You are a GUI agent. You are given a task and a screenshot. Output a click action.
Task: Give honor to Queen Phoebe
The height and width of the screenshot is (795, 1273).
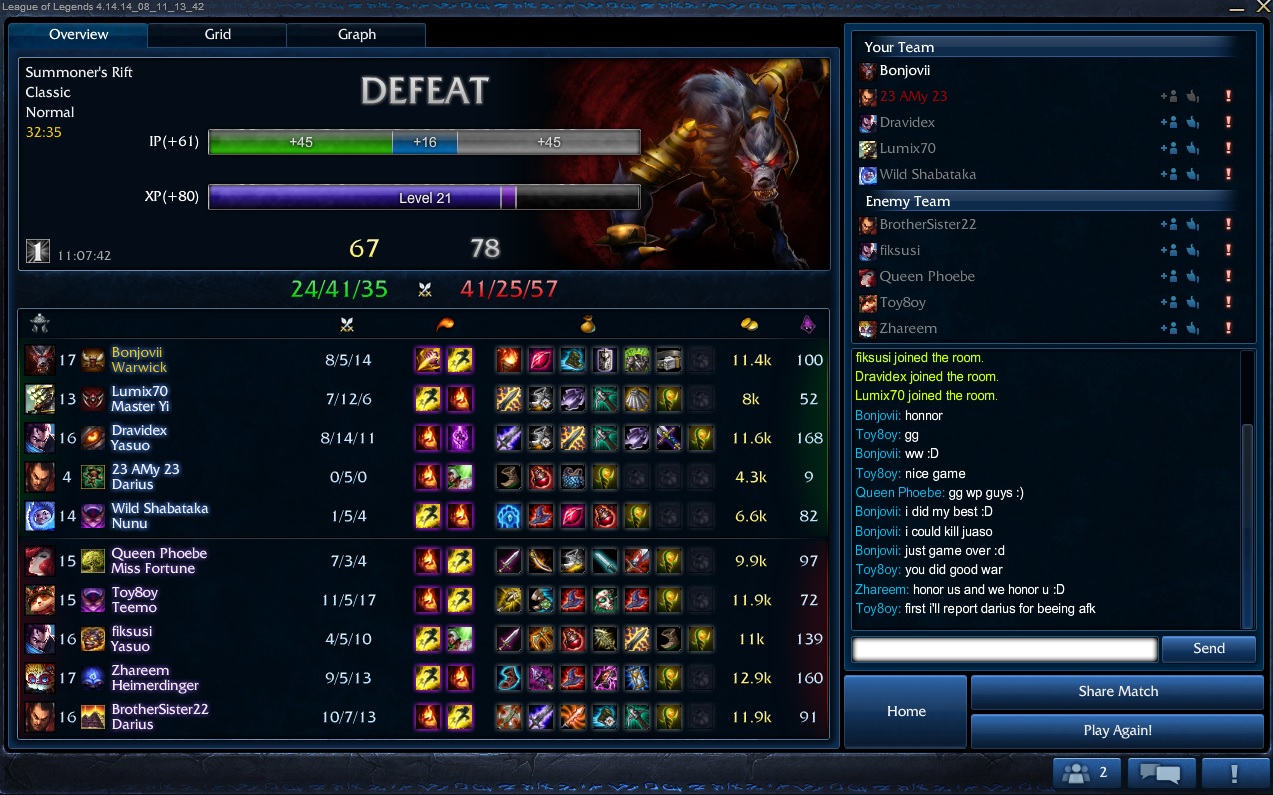(1193, 277)
